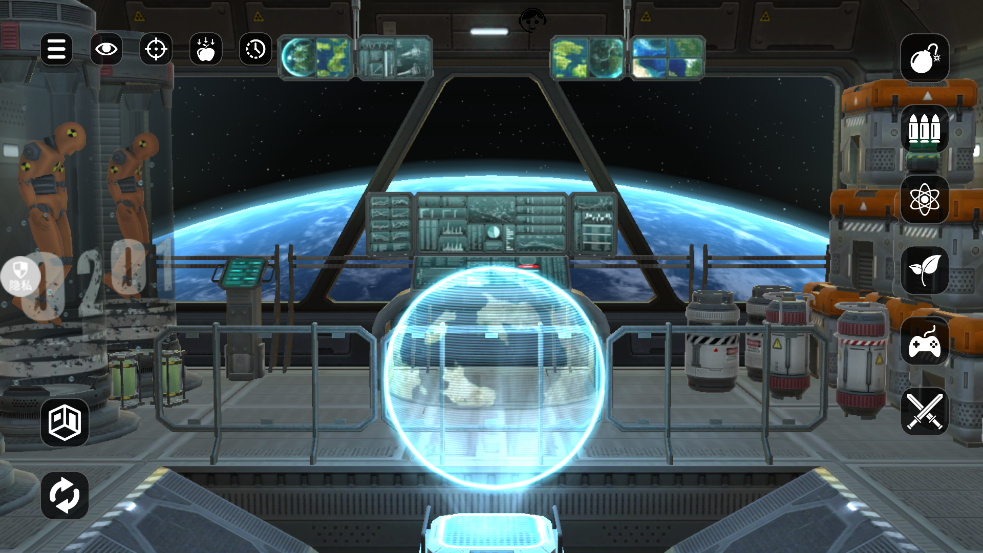Choose the crossed swords category
983x553 pixels.
point(924,411)
